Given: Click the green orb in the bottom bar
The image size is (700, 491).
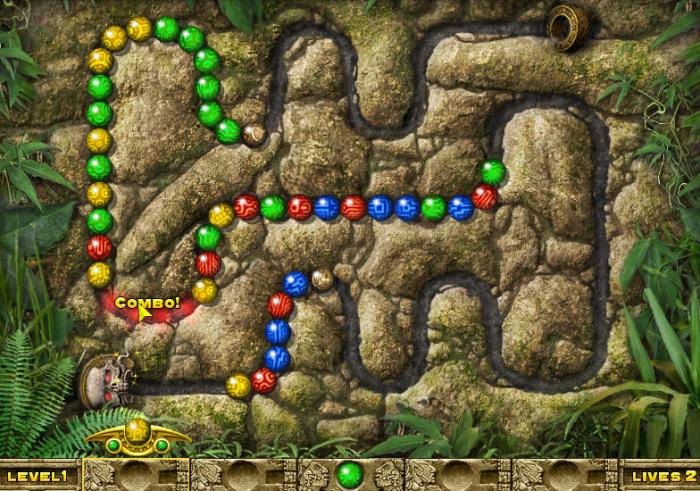Looking at the screenshot, I should point(349,473).
